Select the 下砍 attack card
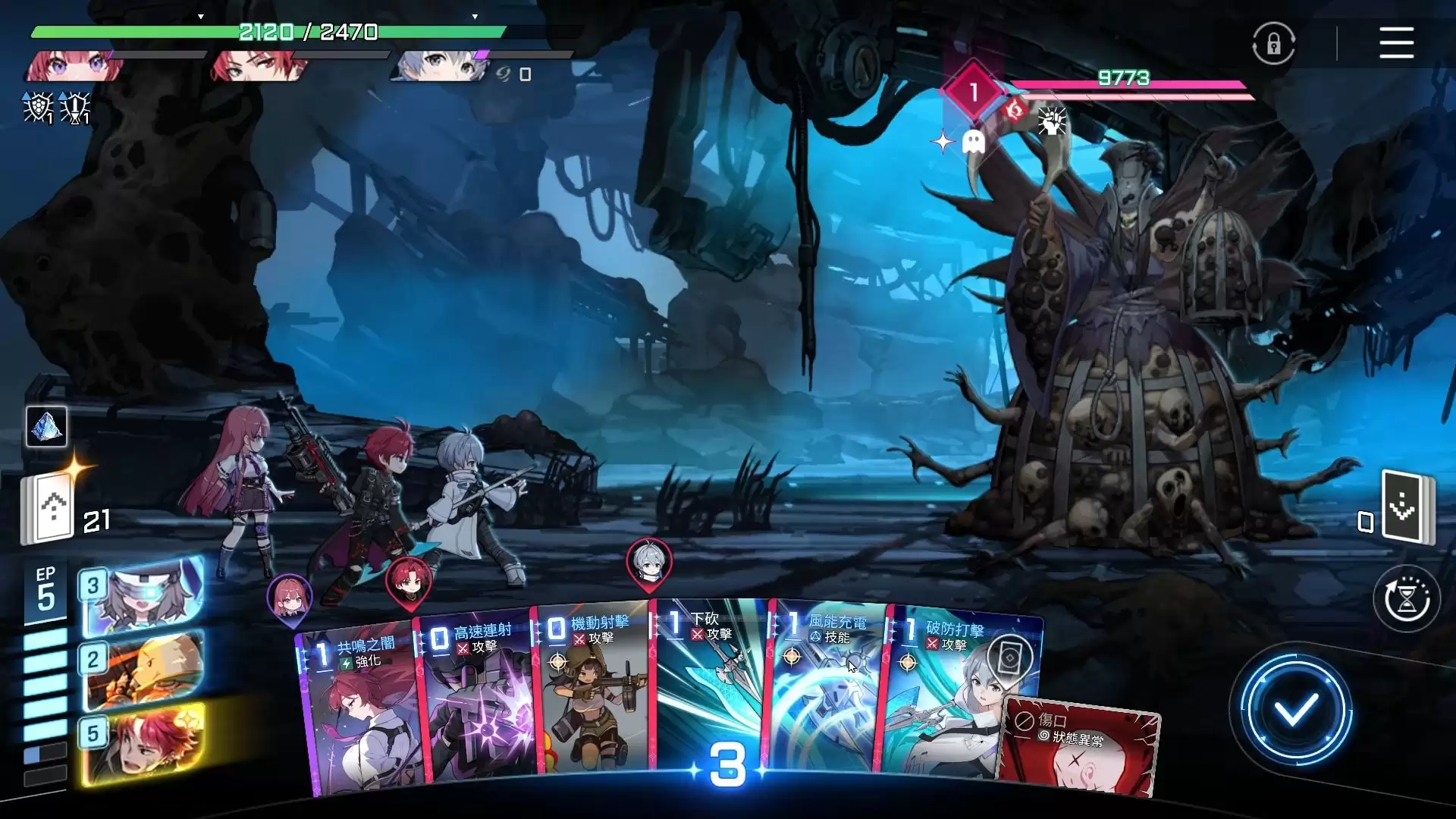 709,682
